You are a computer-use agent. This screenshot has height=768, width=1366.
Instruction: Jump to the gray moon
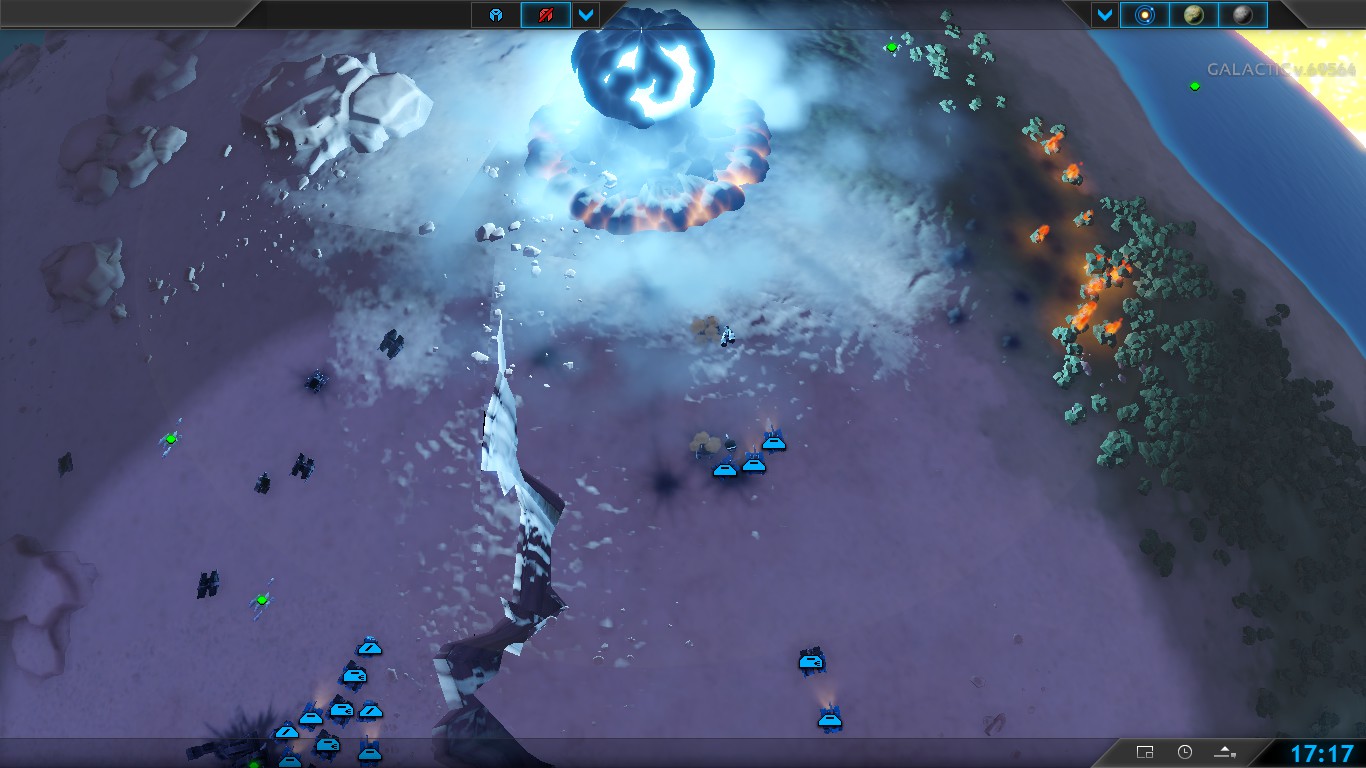pyautogui.click(x=1242, y=15)
